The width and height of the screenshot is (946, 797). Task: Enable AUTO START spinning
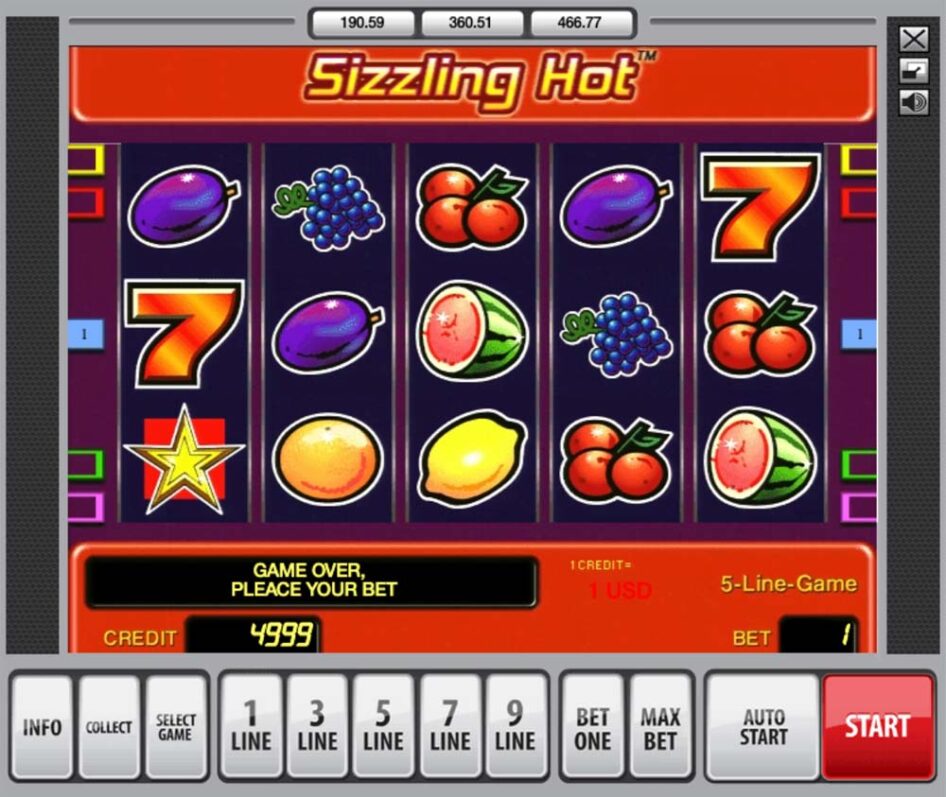(763, 727)
